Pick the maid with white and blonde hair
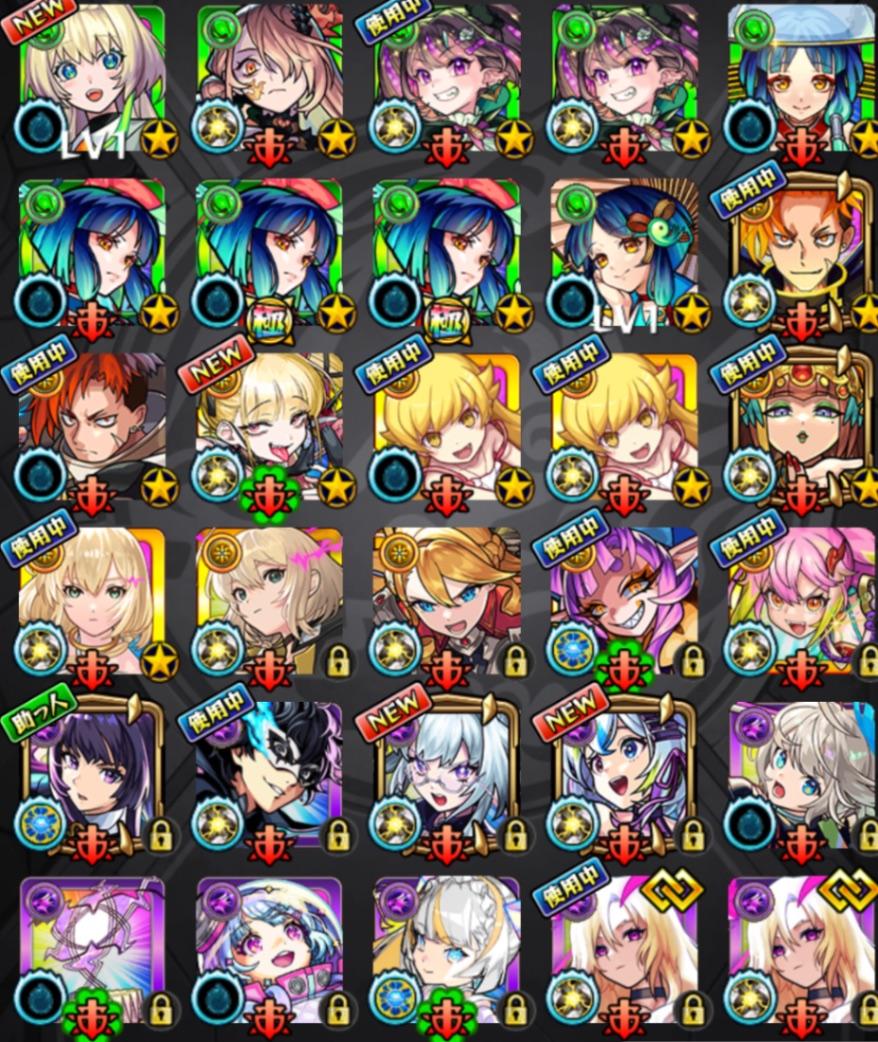 coord(447,950)
